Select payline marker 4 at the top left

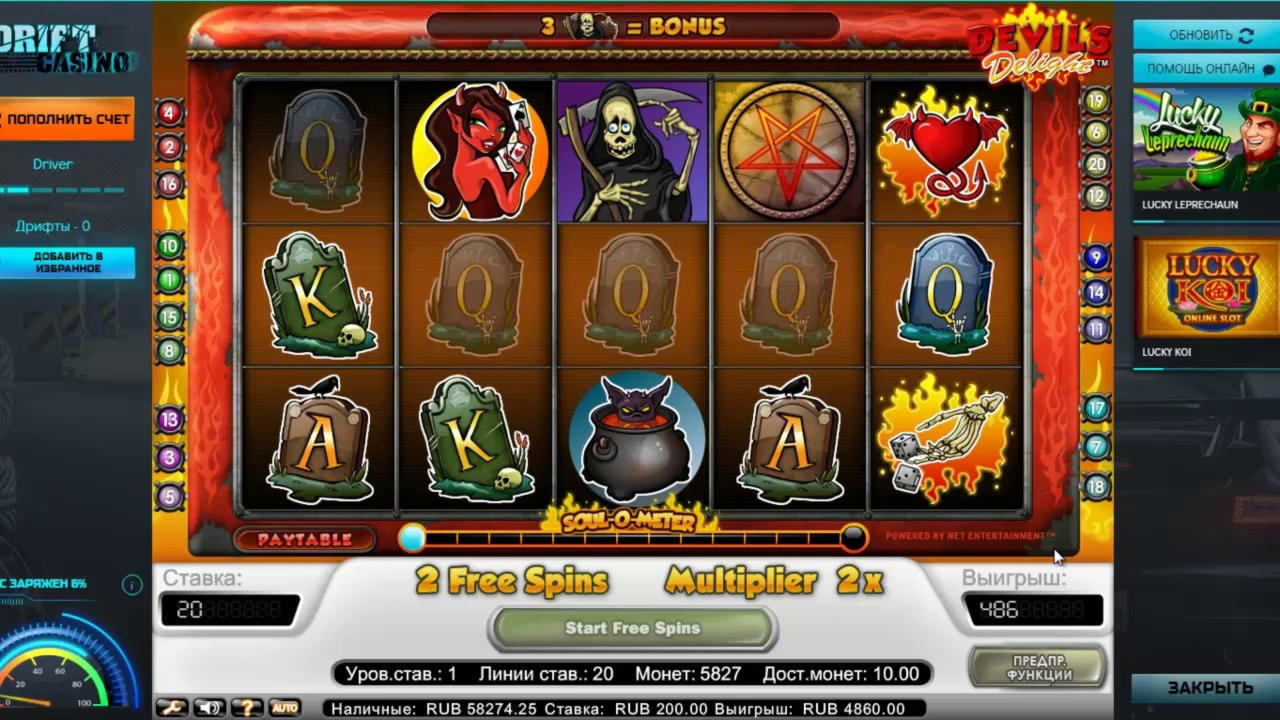[168, 113]
